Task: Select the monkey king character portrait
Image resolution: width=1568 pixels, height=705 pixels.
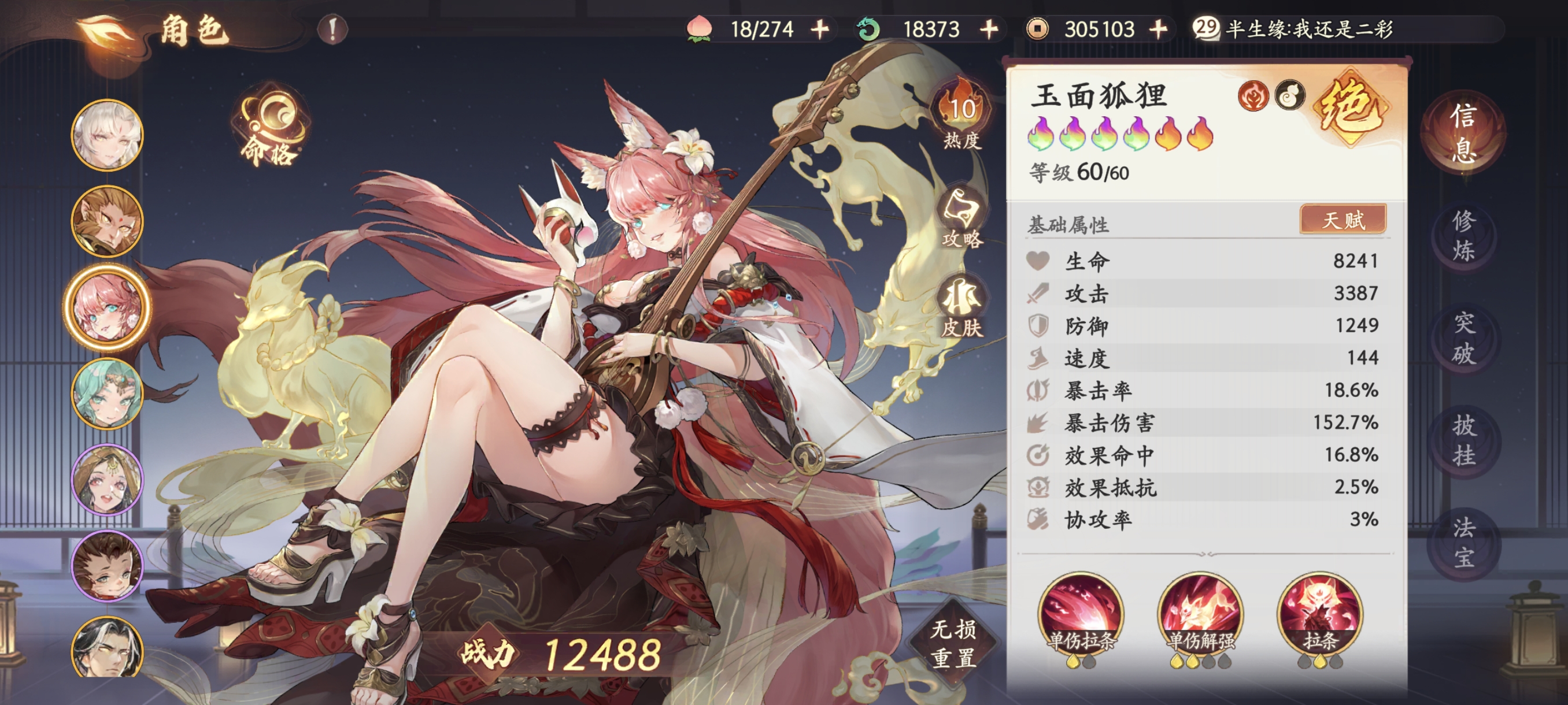Action: click(108, 221)
